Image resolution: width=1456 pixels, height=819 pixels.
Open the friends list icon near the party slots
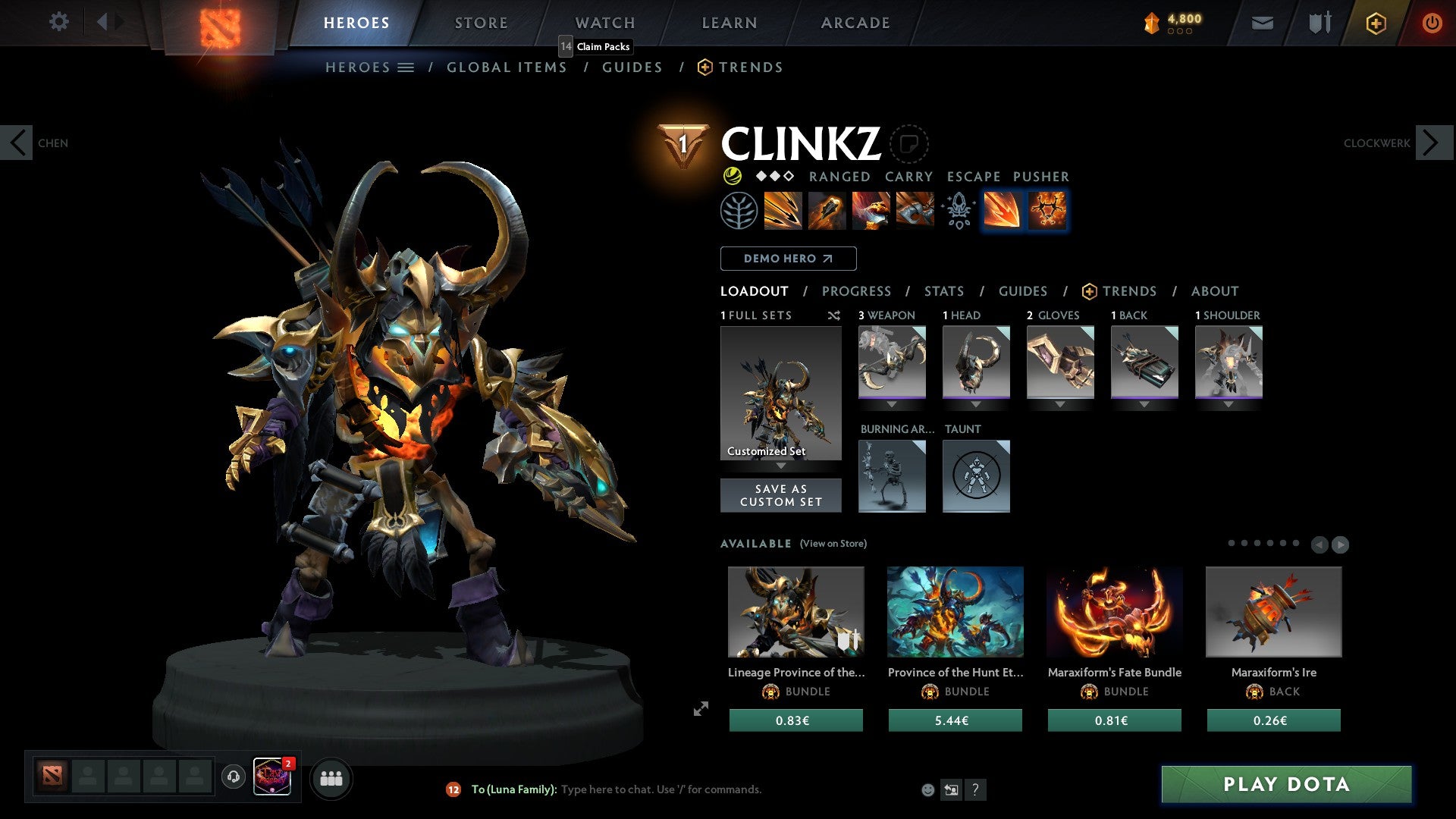tap(331, 778)
